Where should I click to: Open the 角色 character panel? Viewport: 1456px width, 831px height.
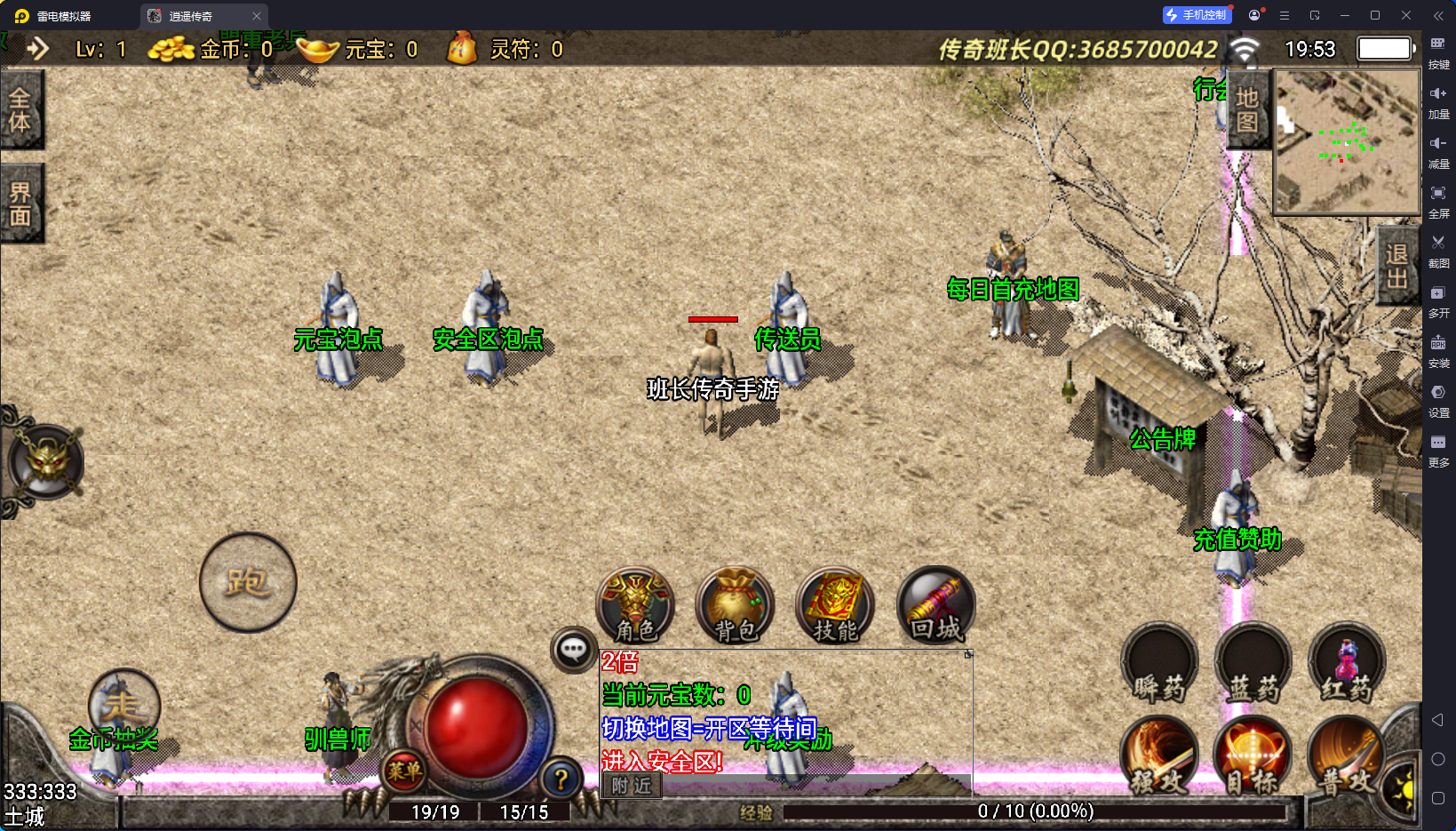635,606
